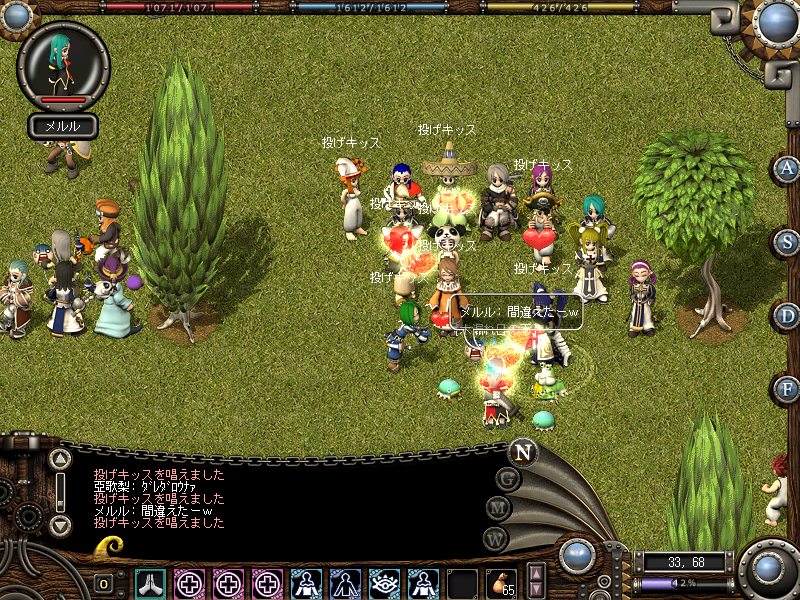Click the メルル name plate under portrait
Screen dimensions: 800x600
point(63,126)
